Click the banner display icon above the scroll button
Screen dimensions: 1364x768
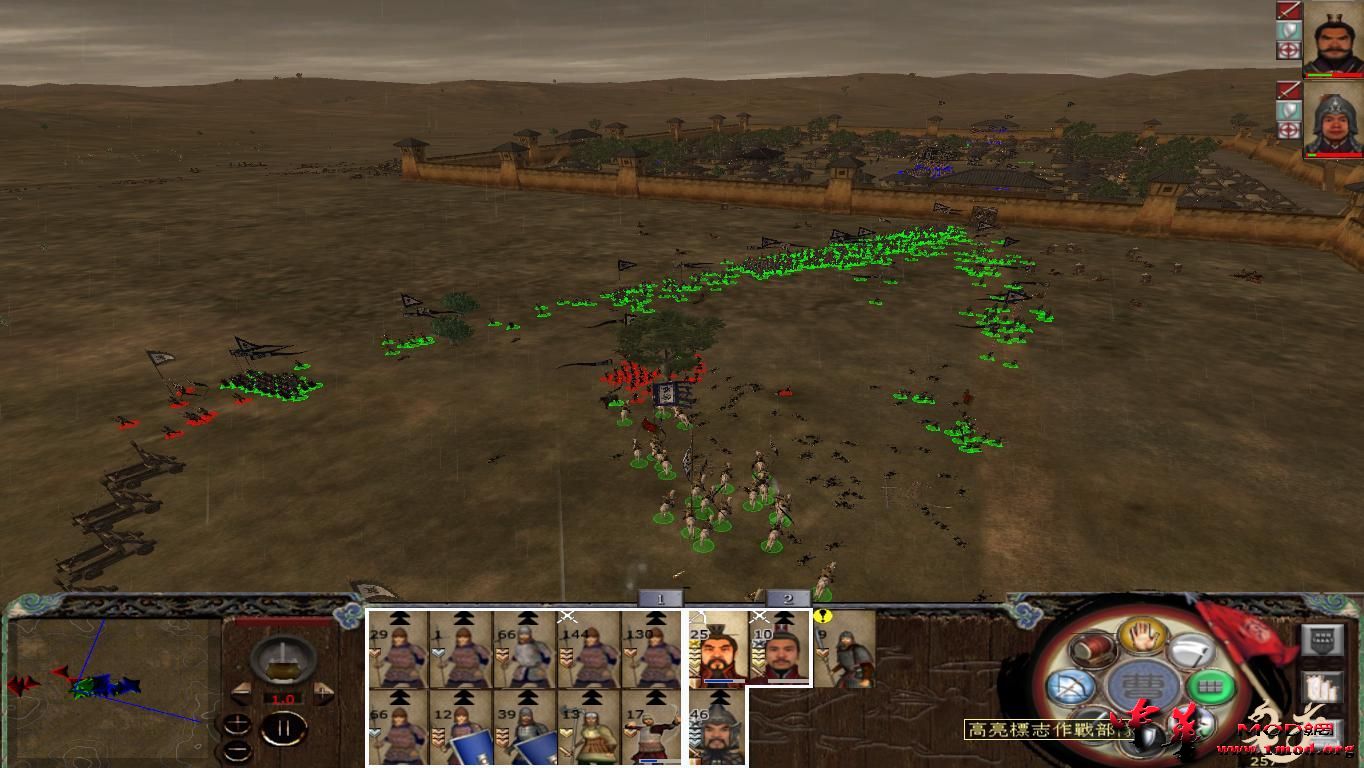click(1323, 640)
